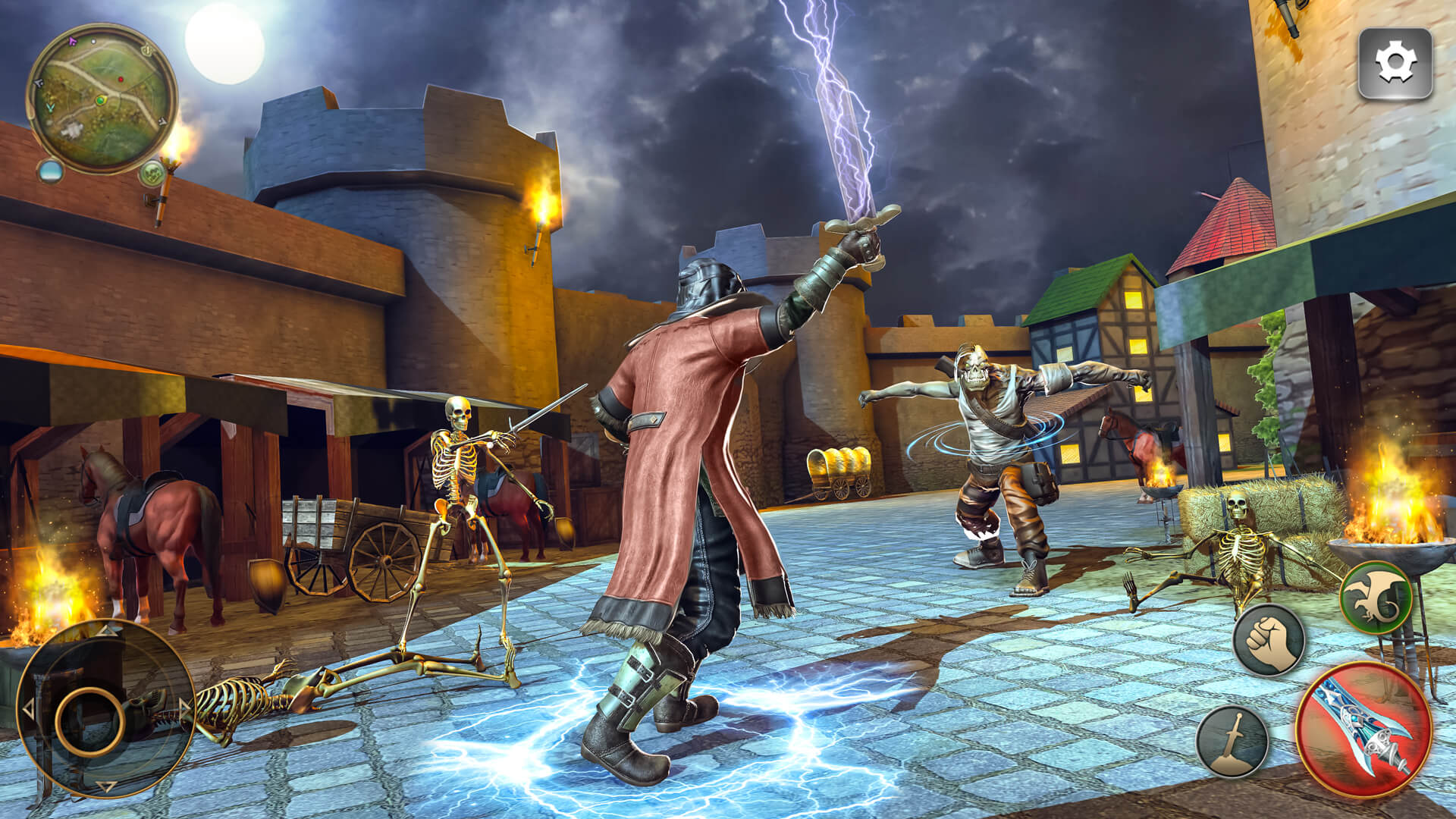Image resolution: width=1456 pixels, height=819 pixels.
Task: Tap the green player marker on the minimap
Action: tap(101, 100)
